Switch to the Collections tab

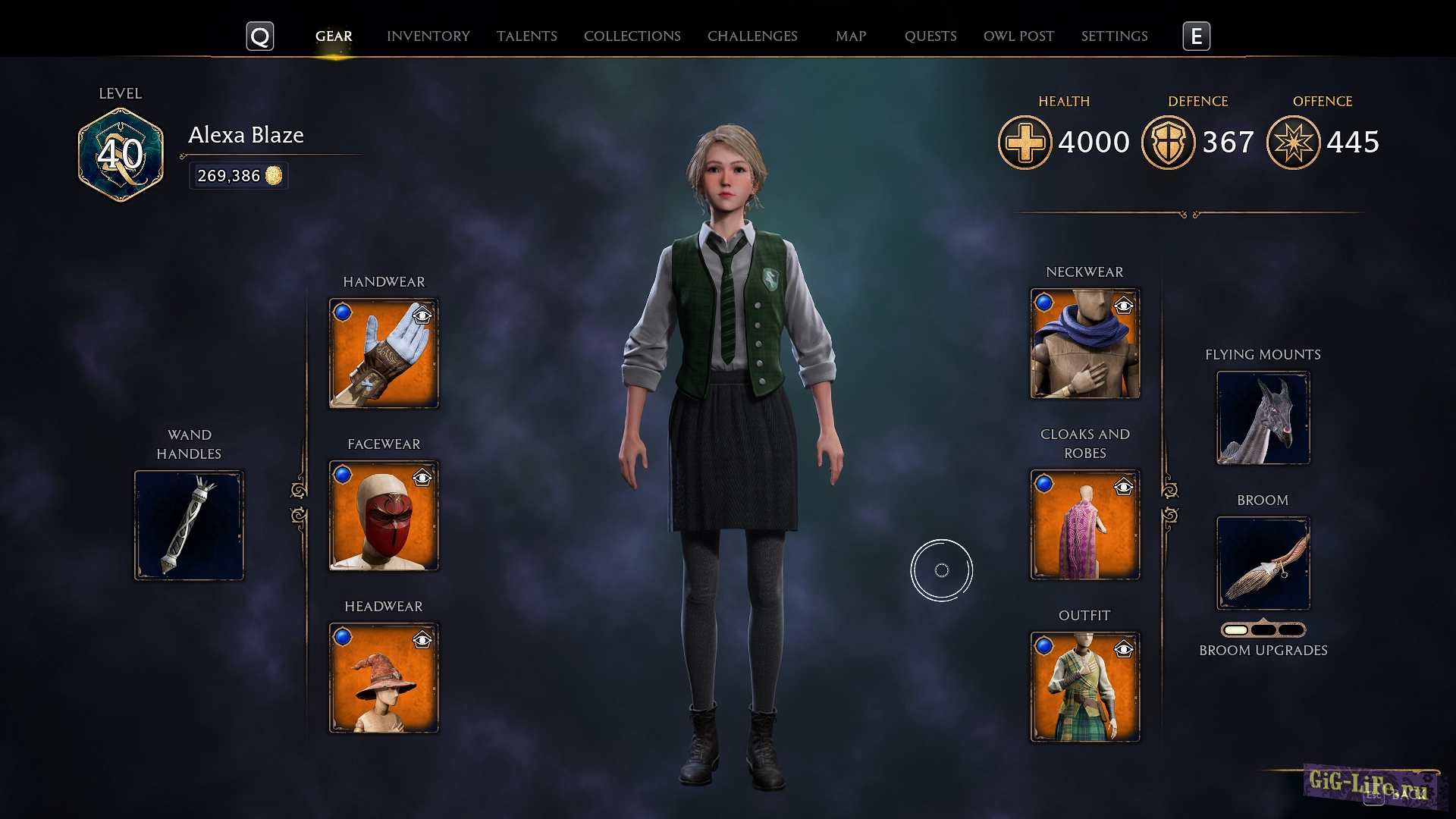pos(632,36)
